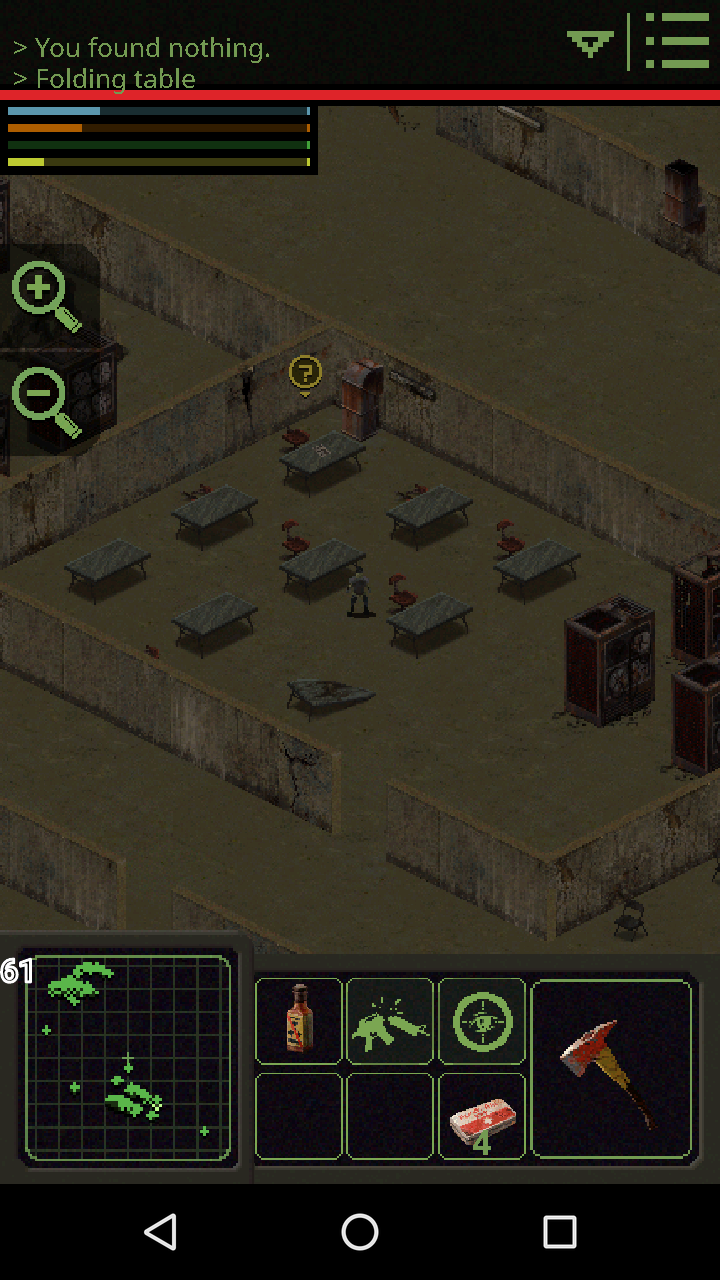Use the red first aid kit
720x1280 pixels.
[x=482, y=1116]
